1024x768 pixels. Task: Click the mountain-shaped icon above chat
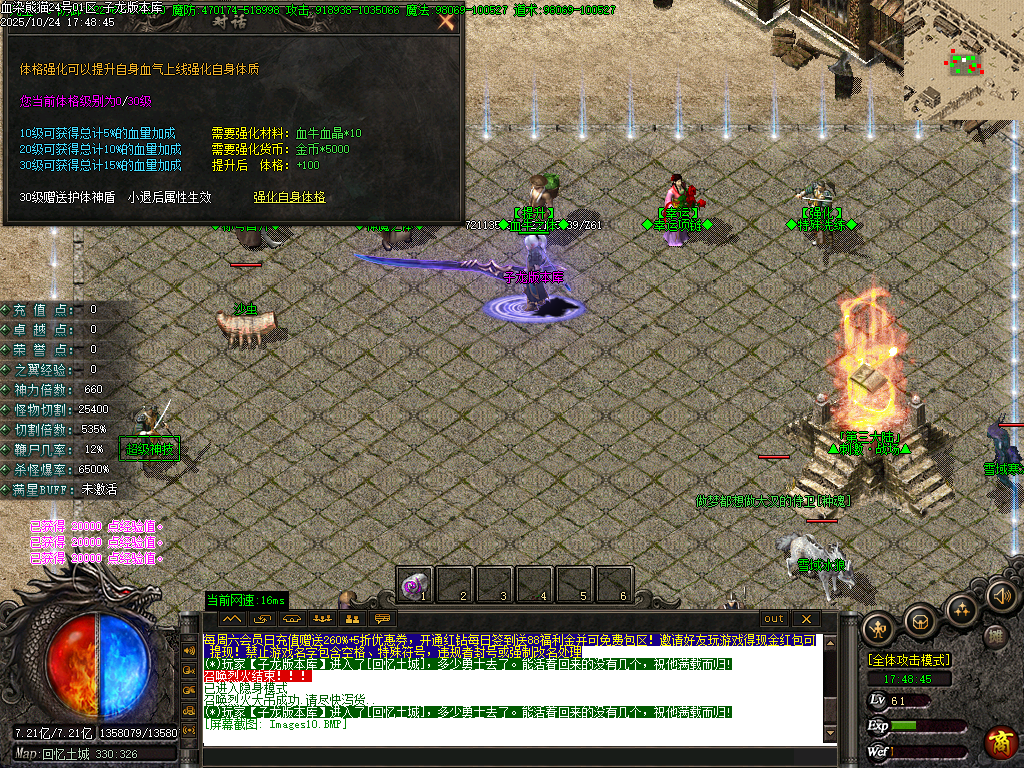point(233,619)
